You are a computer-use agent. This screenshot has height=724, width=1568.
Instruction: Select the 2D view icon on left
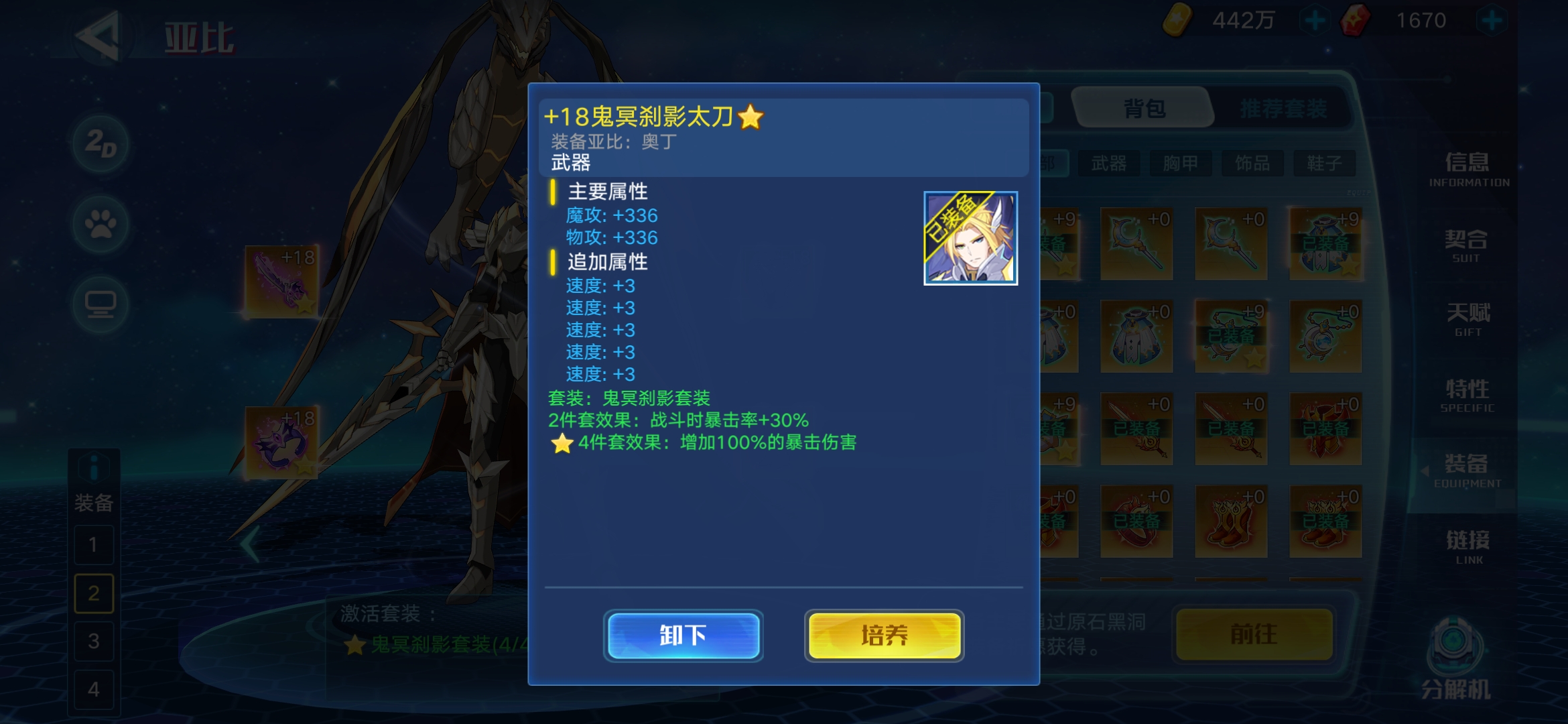pyautogui.click(x=101, y=142)
